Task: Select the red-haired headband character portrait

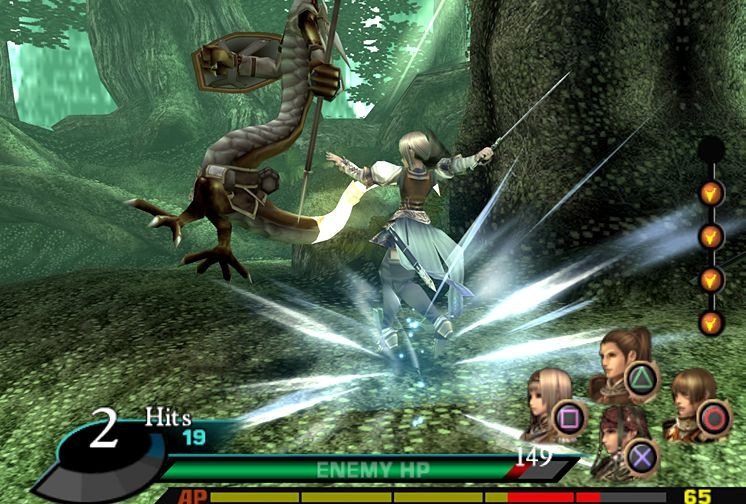Action: (x=617, y=440)
